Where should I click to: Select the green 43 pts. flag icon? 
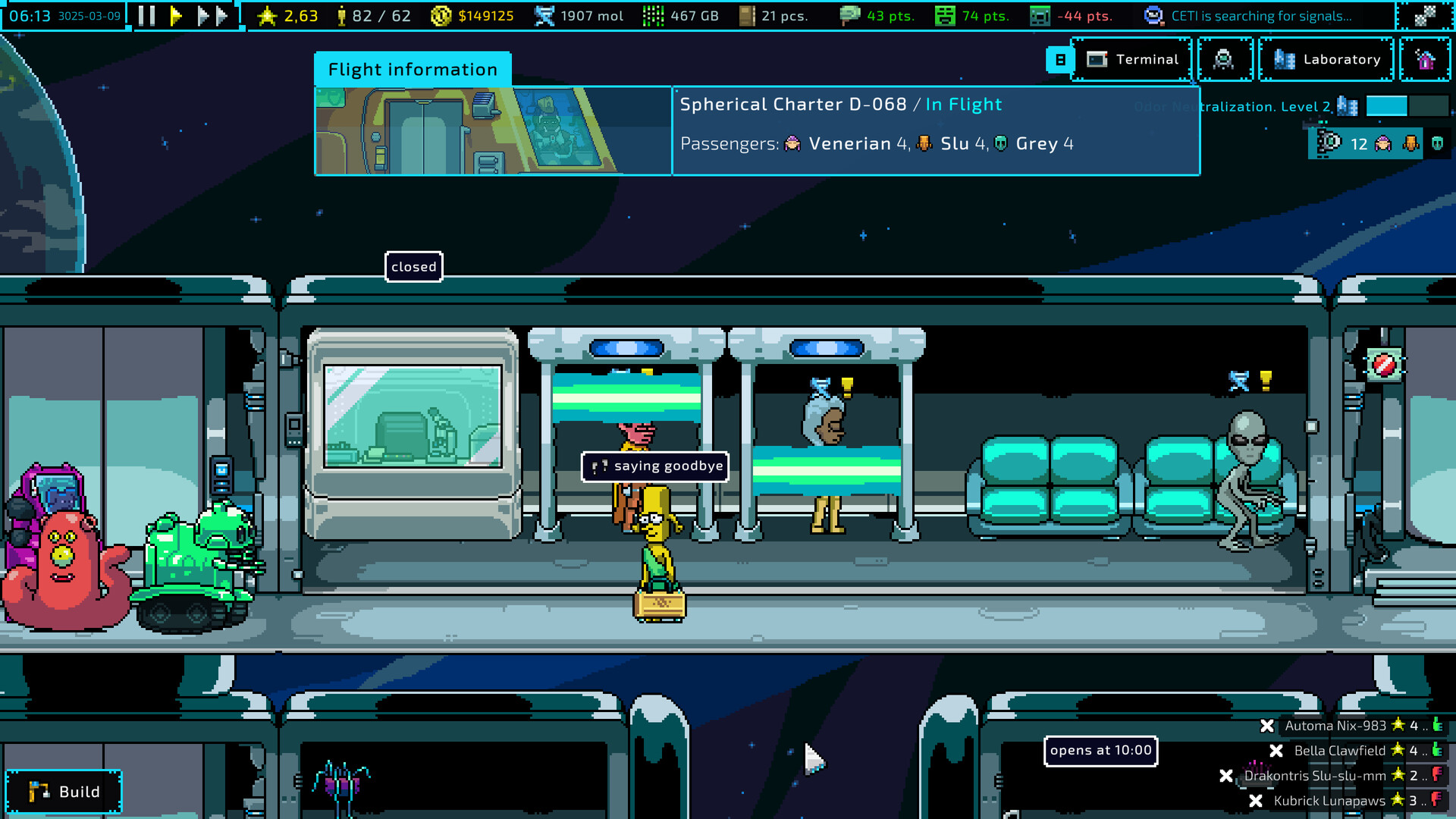(851, 15)
